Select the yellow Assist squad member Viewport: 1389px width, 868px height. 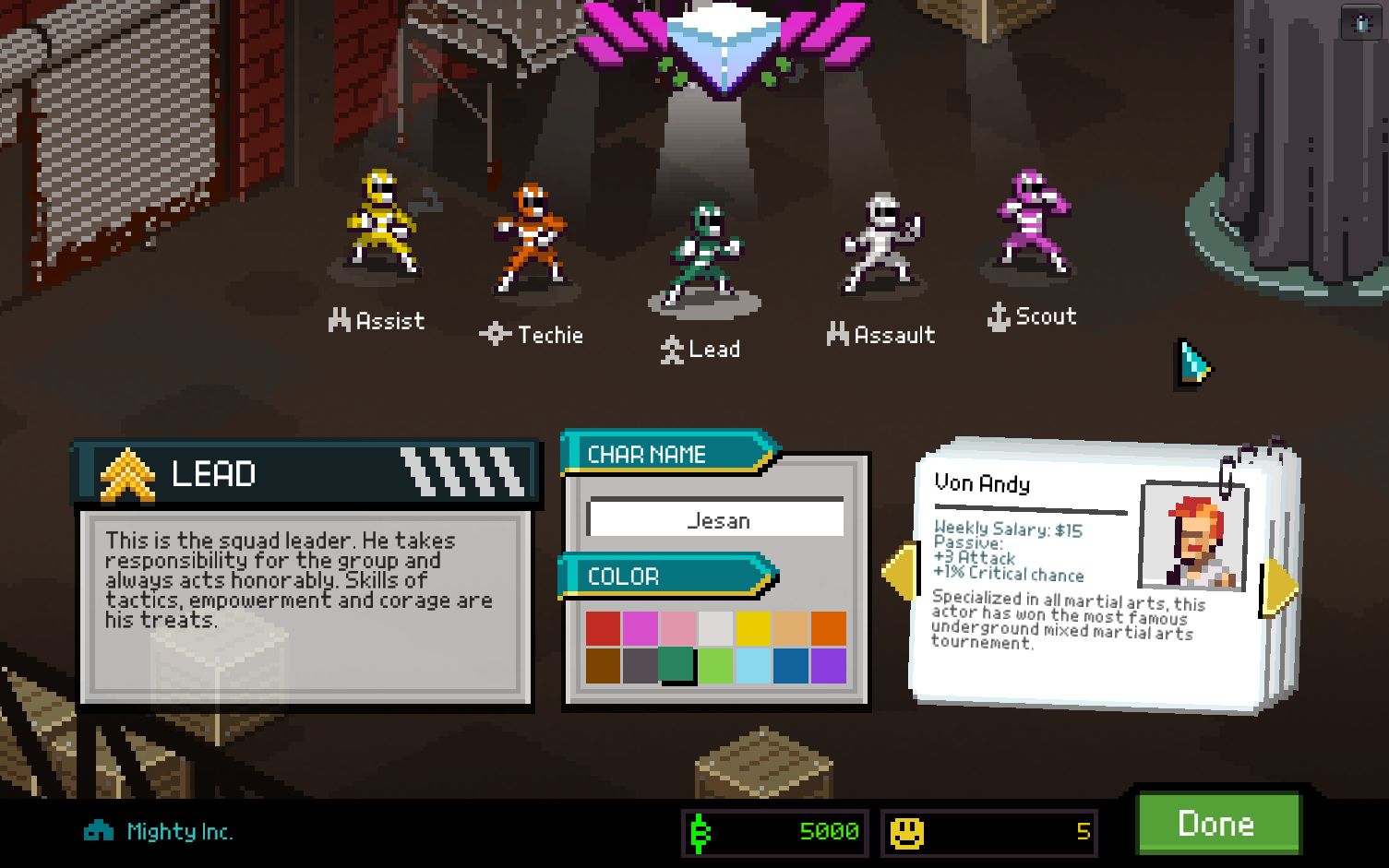tap(383, 224)
